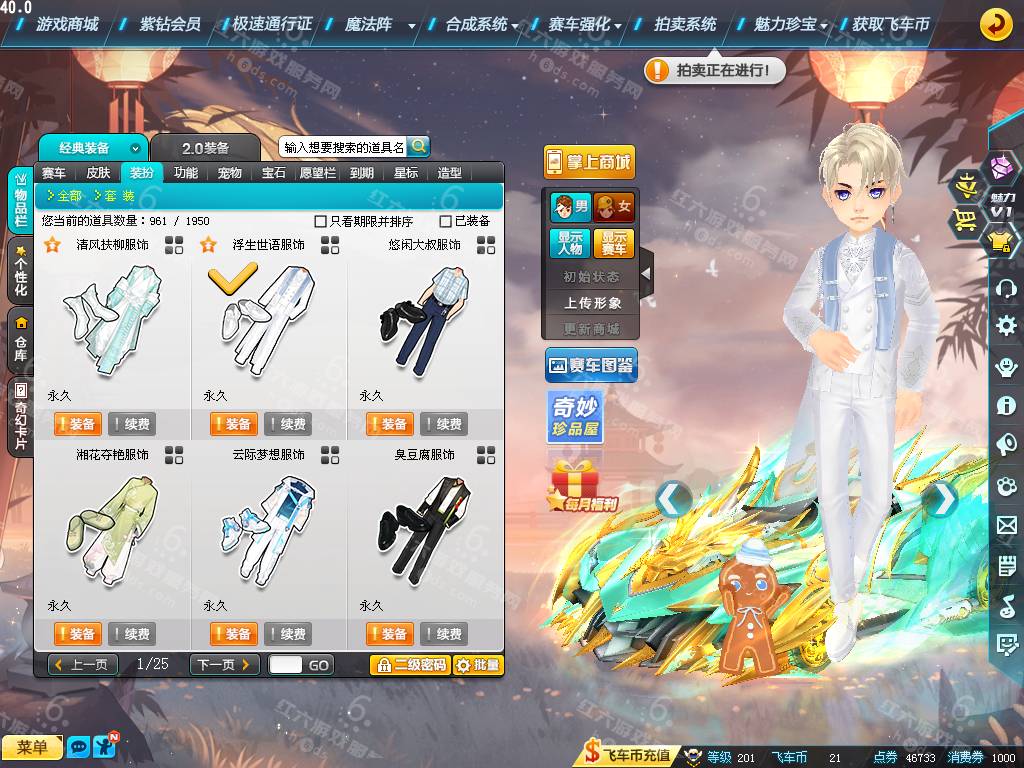Equip the 清风扶柳服饰 outfit
1024x768 pixels.
click(x=76, y=424)
